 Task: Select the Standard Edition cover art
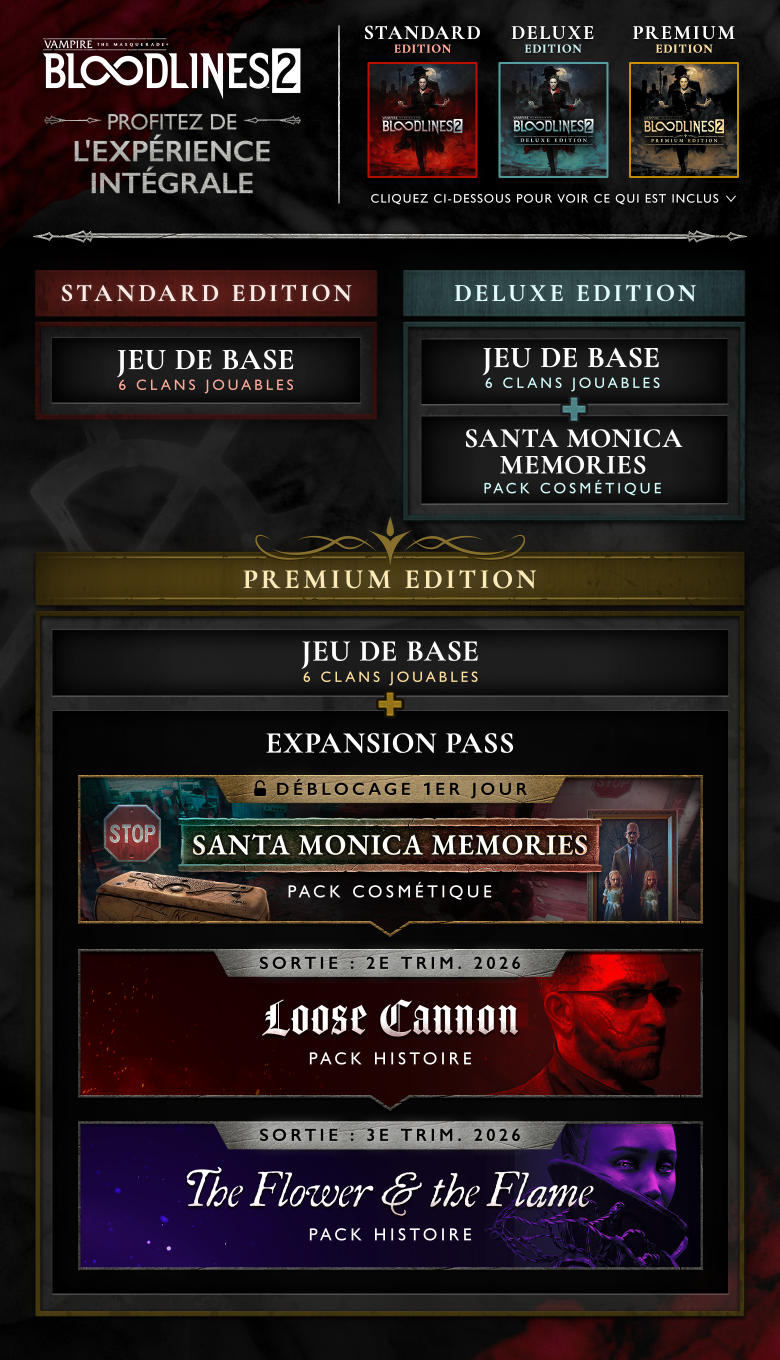pyautogui.click(x=422, y=120)
